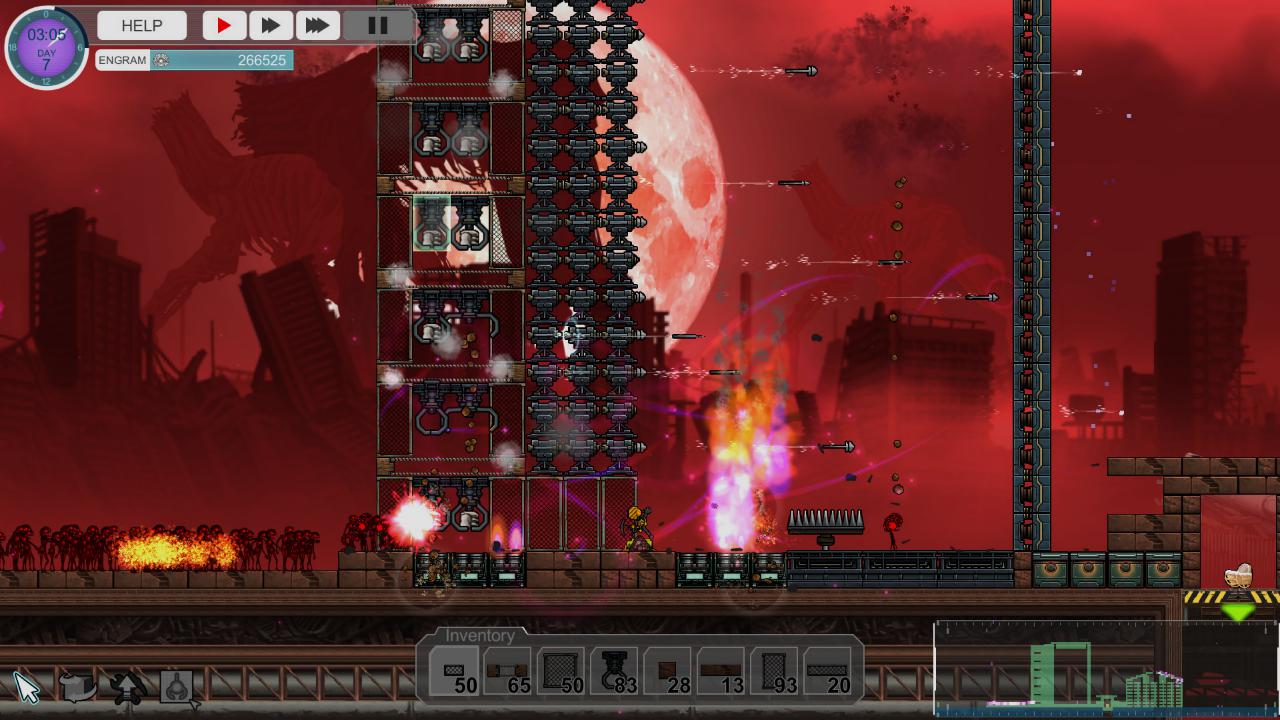
Task: Open the HELP panel
Action: [142, 25]
